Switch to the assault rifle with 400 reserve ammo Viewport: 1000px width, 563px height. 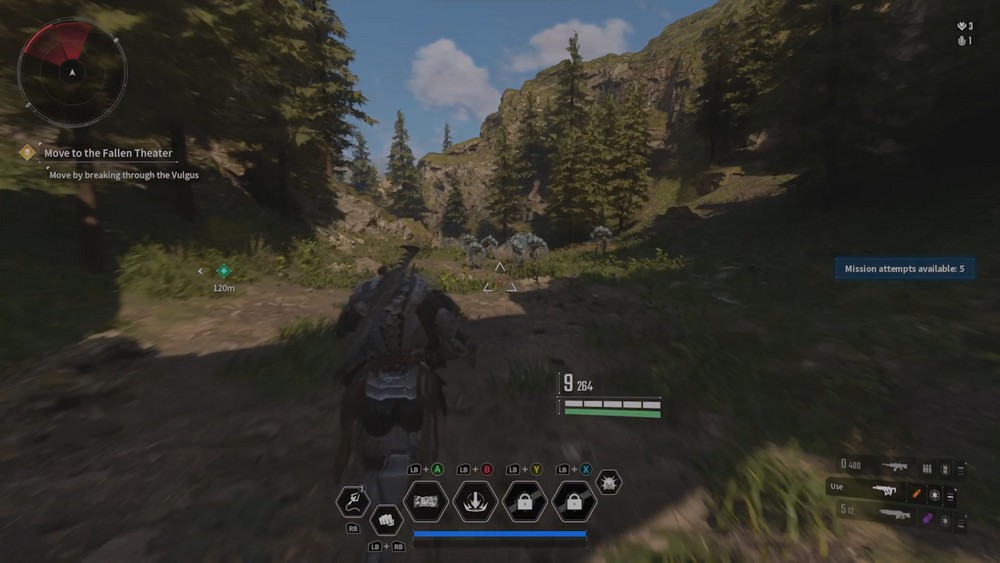click(x=894, y=467)
